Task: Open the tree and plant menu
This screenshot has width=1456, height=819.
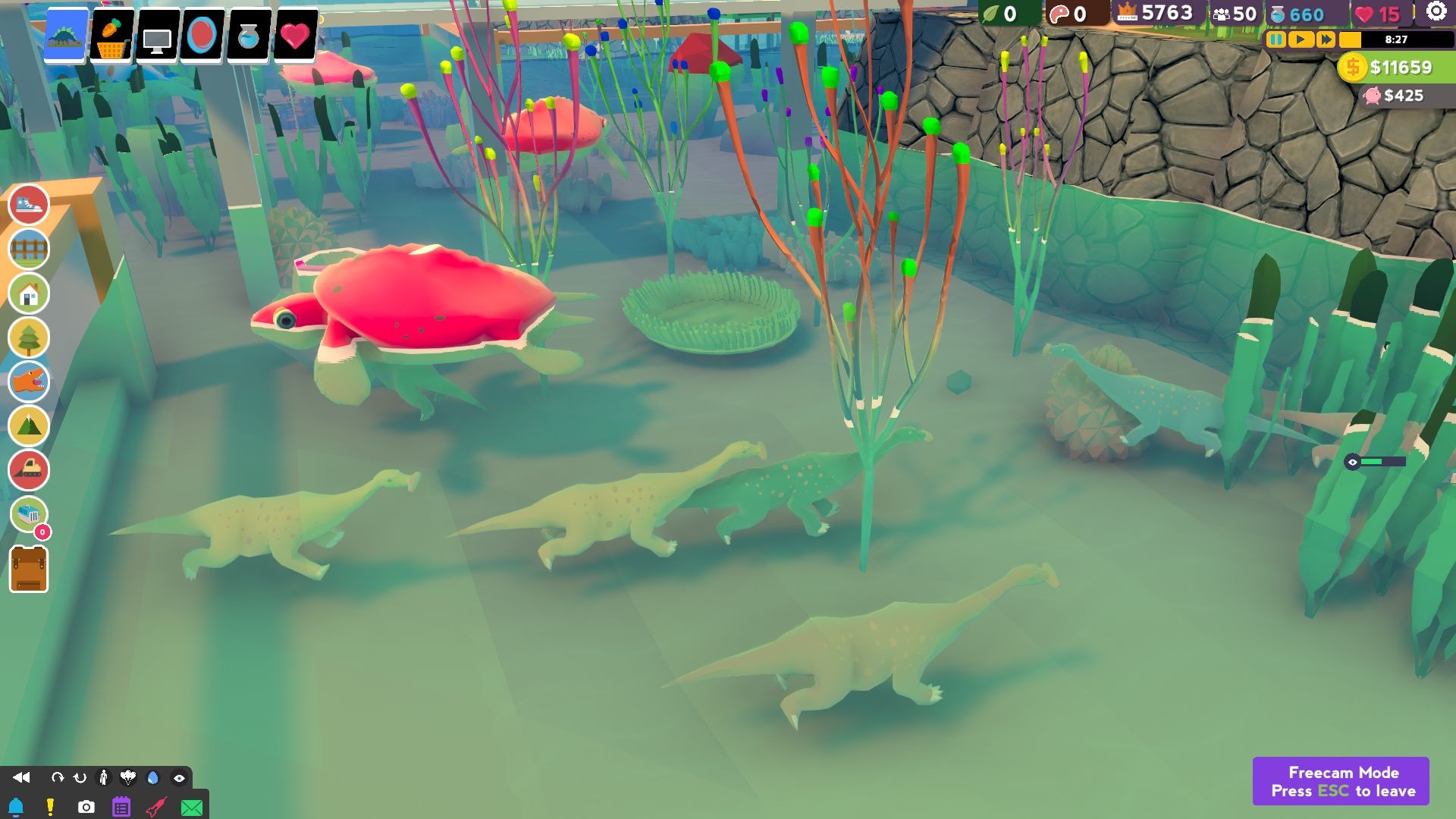Action: (x=28, y=337)
